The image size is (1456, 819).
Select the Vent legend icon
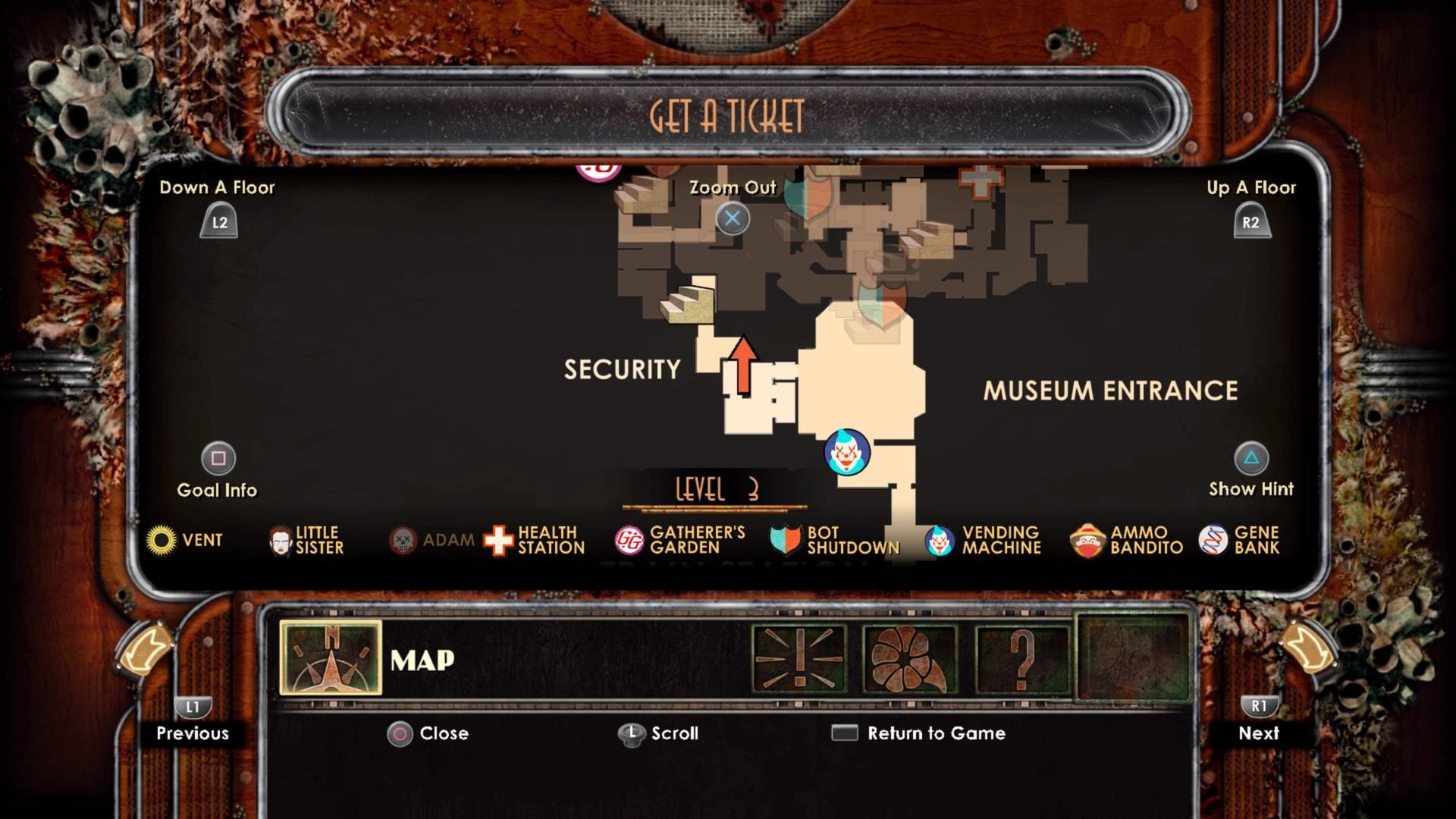[x=162, y=540]
